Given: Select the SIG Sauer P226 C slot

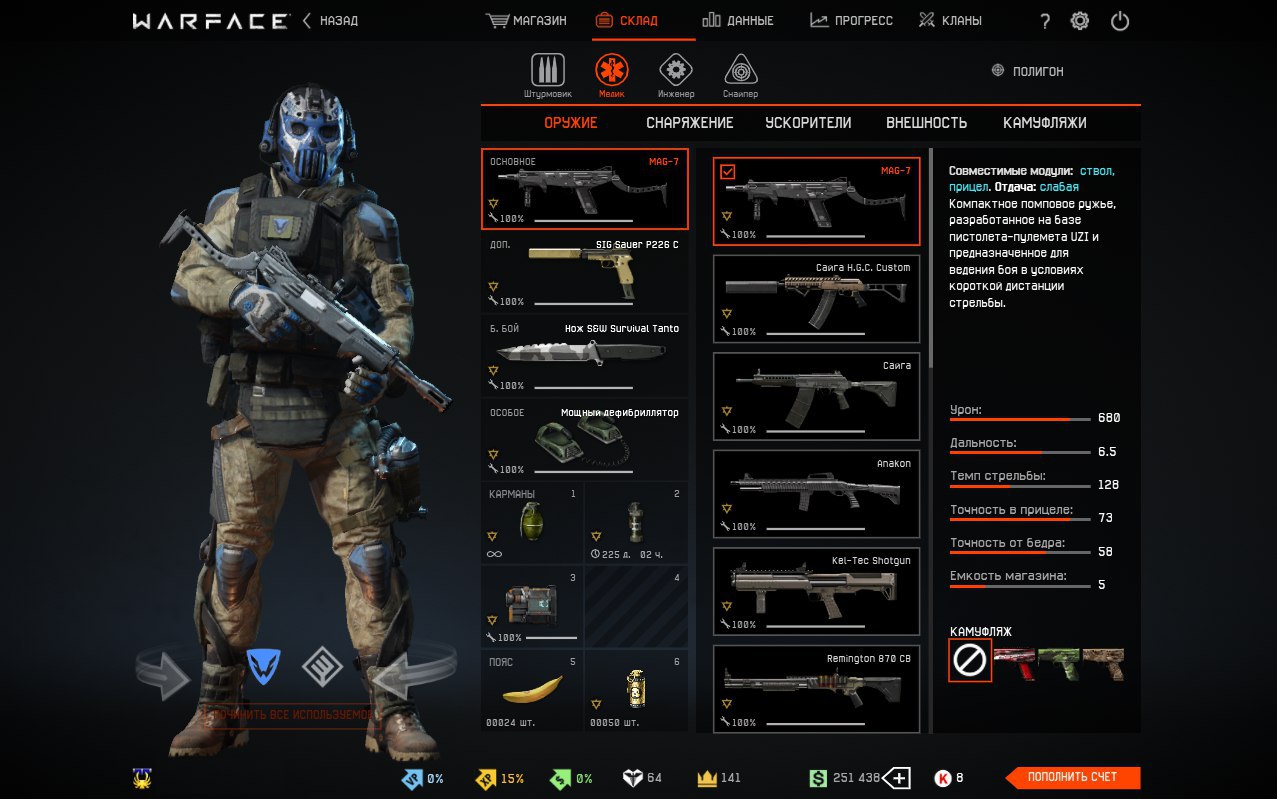Looking at the screenshot, I should coord(584,272).
